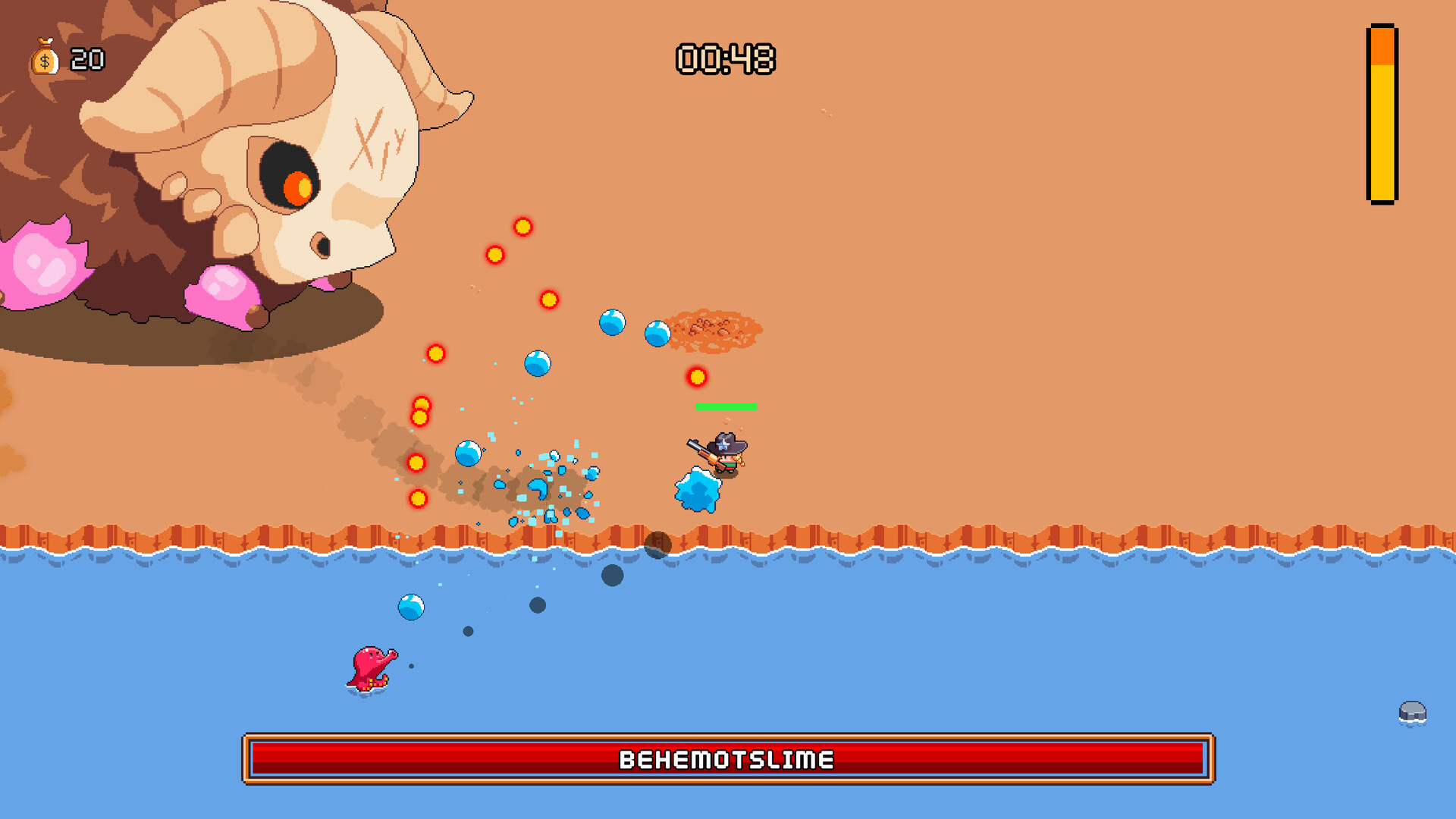Click the coin counter showing 20

(x=86, y=58)
